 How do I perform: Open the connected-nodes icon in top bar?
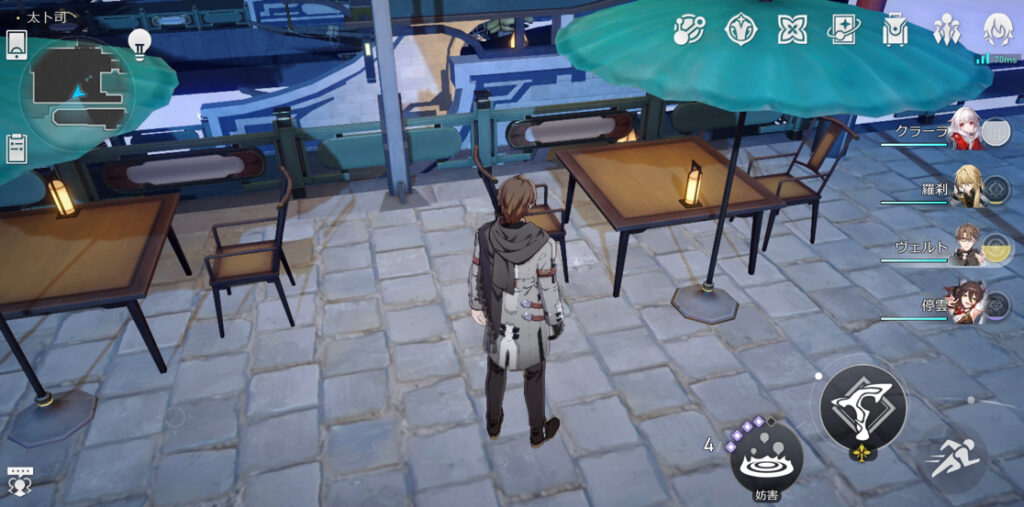click(x=689, y=30)
